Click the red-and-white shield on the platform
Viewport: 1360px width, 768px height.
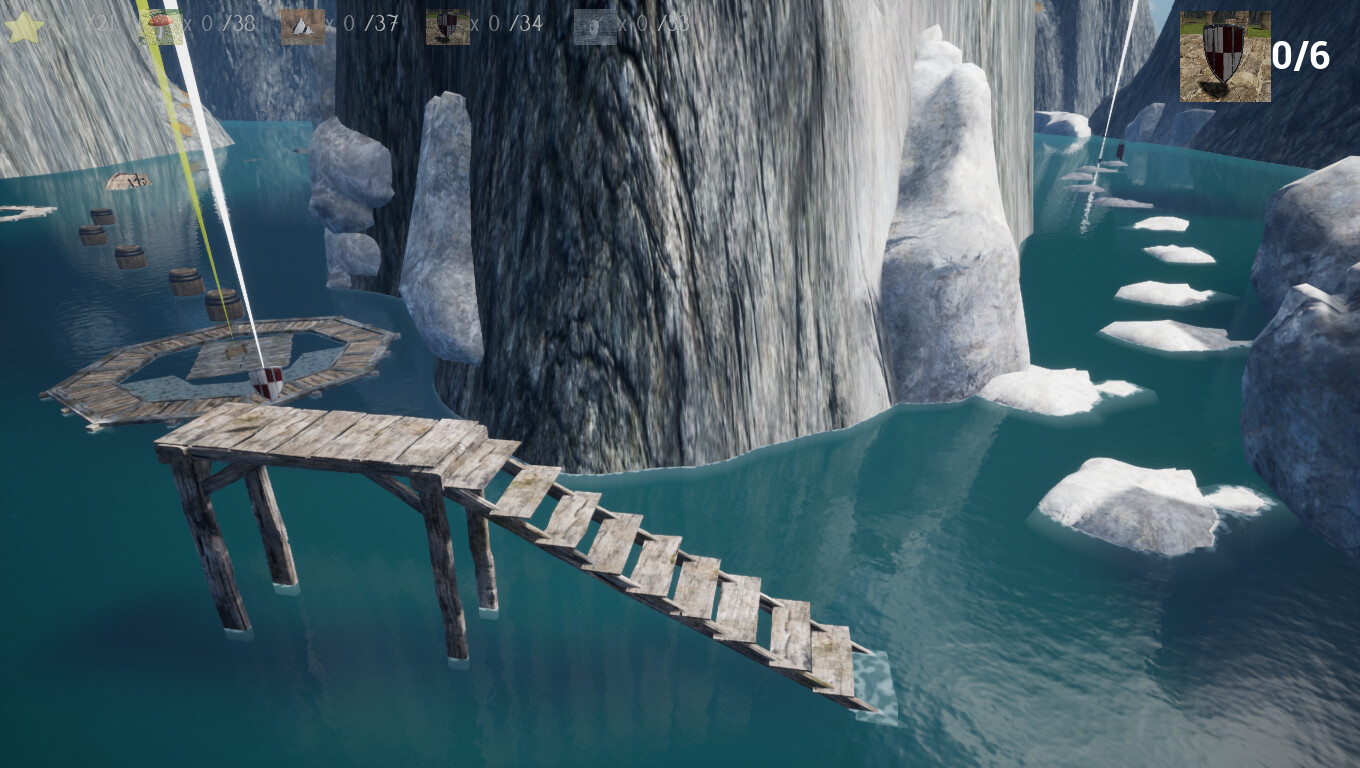[266, 381]
